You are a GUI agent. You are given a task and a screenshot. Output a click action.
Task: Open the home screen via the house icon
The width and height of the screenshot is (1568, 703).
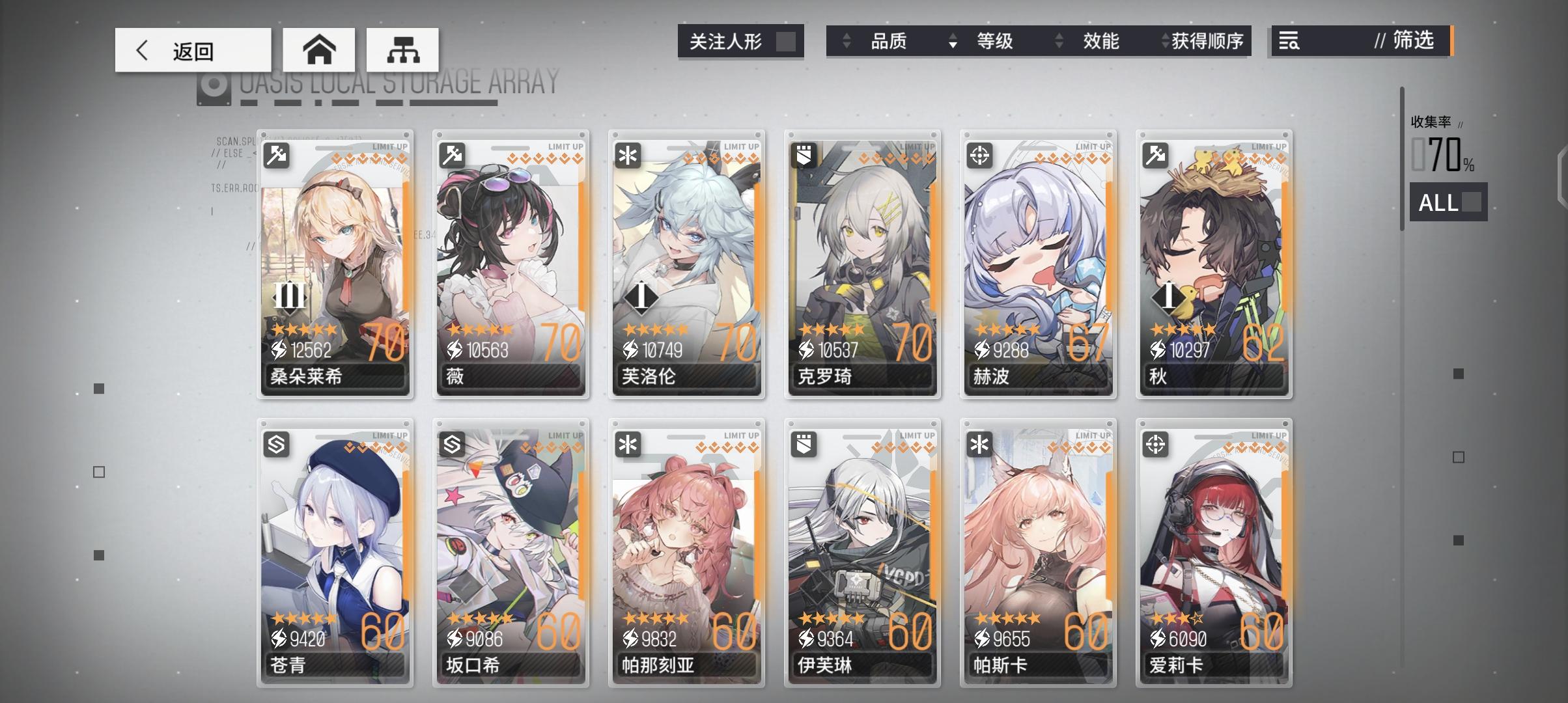(319, 49)
